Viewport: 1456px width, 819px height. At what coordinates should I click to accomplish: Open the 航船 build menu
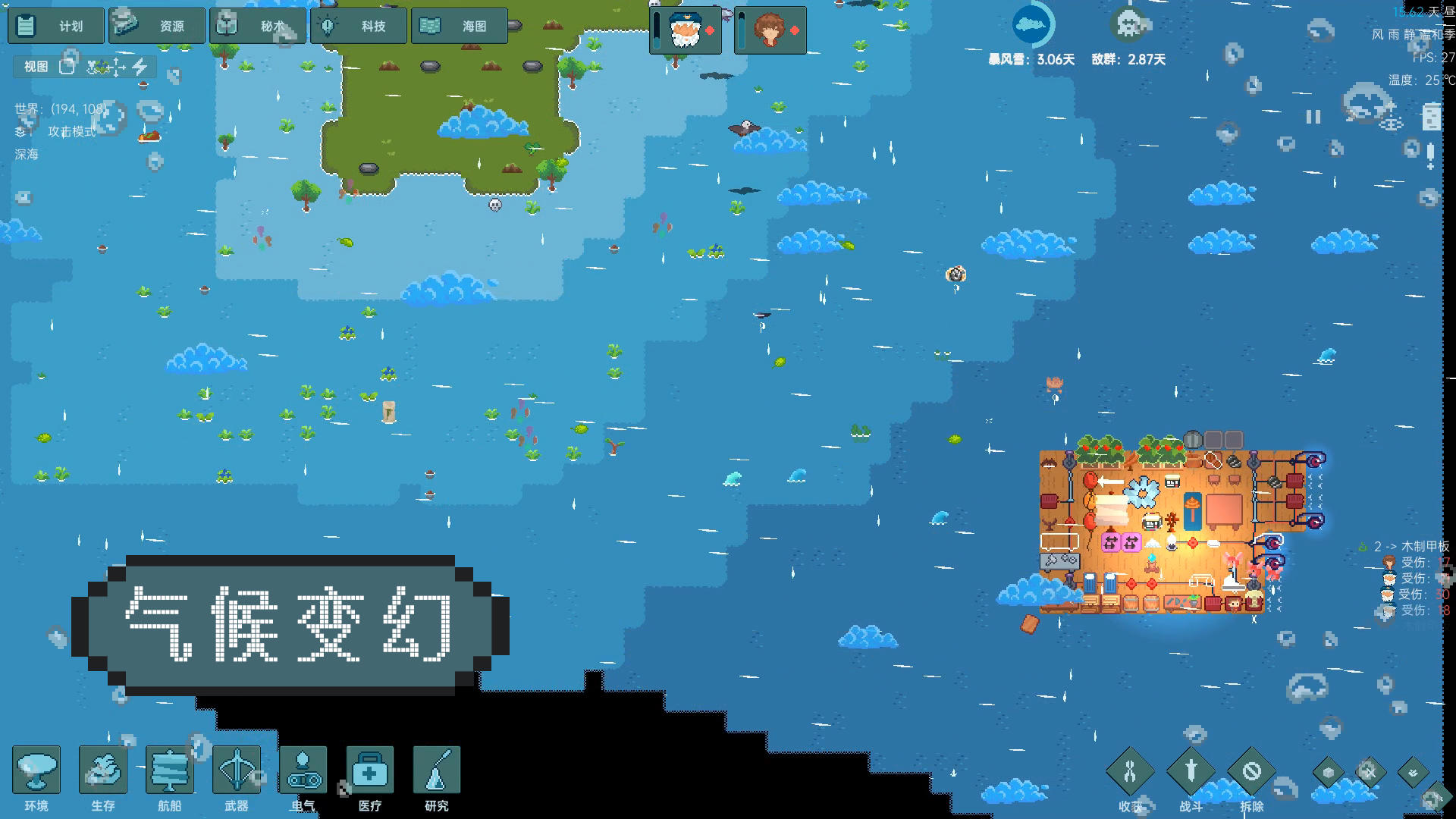tap(170, 770)
